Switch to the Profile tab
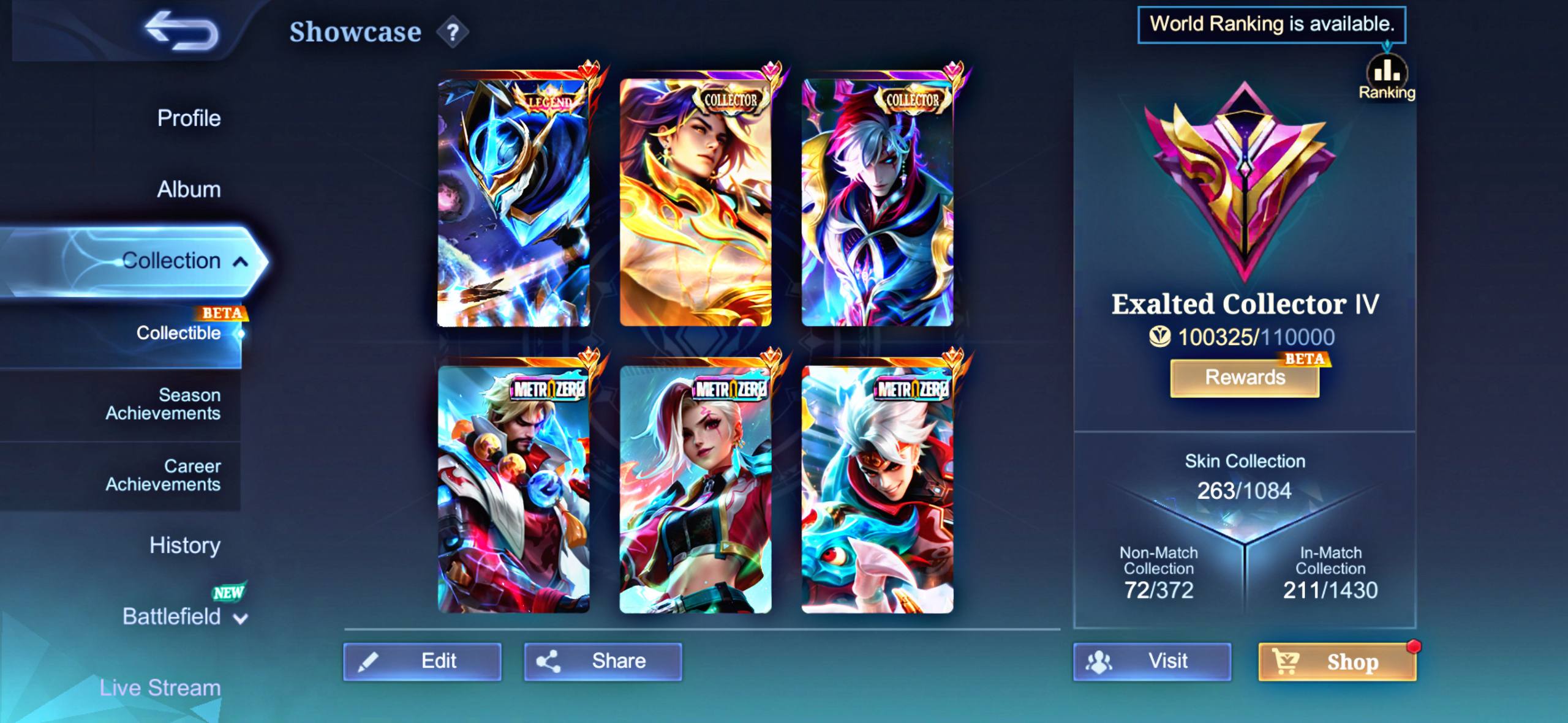Viewport: 1568px width, 723px height. point(189,118)
